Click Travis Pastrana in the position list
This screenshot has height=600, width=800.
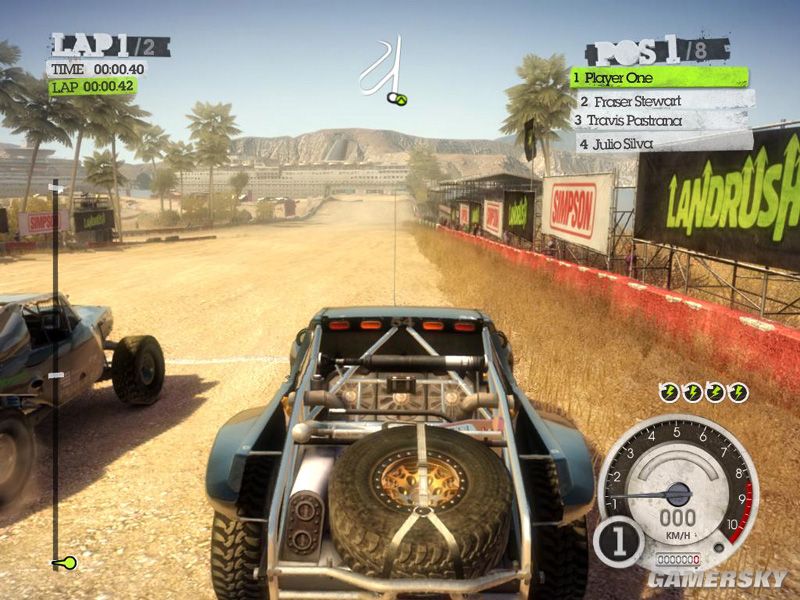(x=660, y=121)
